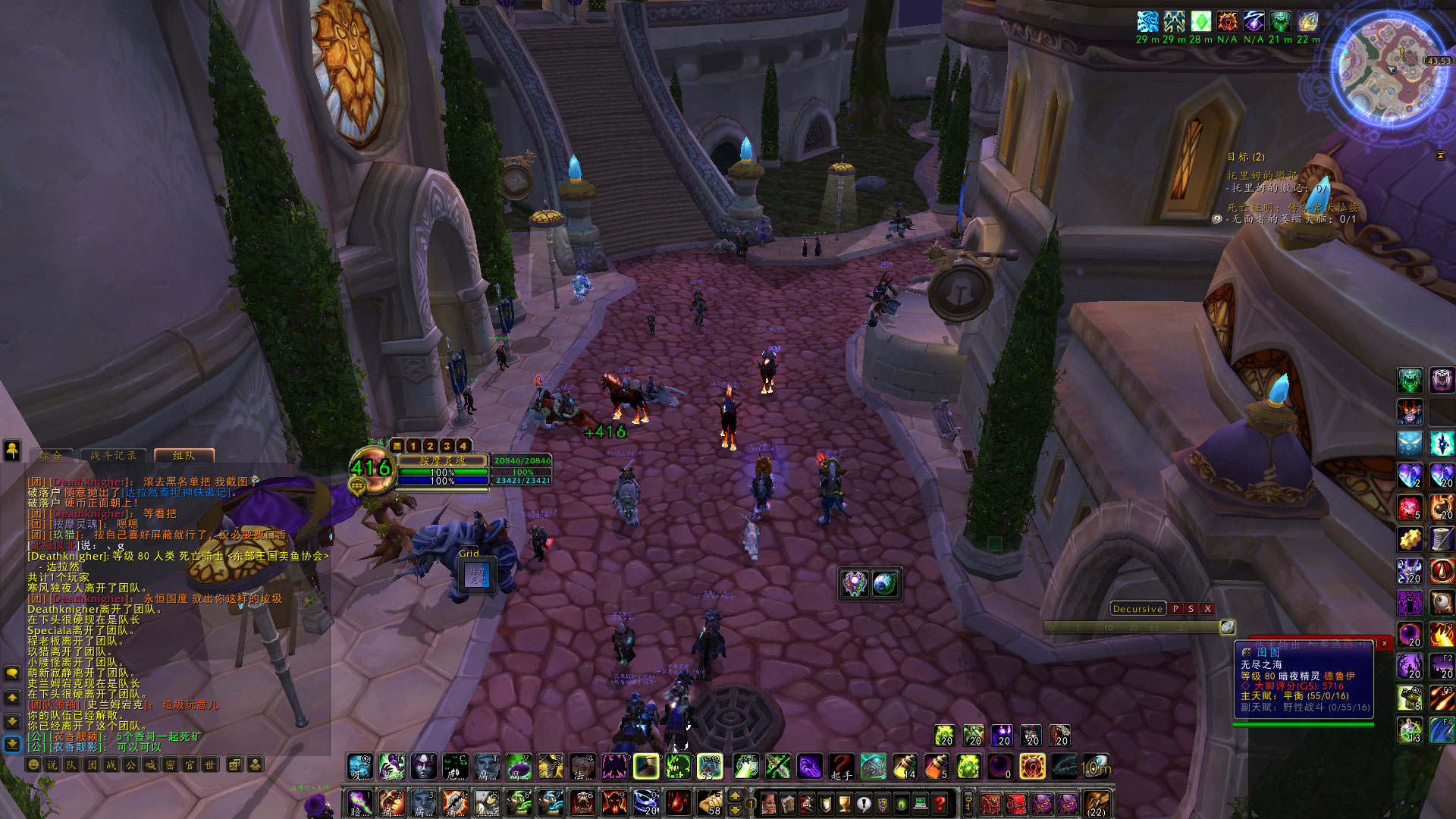Open the character info portrait micro button

pyautogui.click(x=769, y=804)
